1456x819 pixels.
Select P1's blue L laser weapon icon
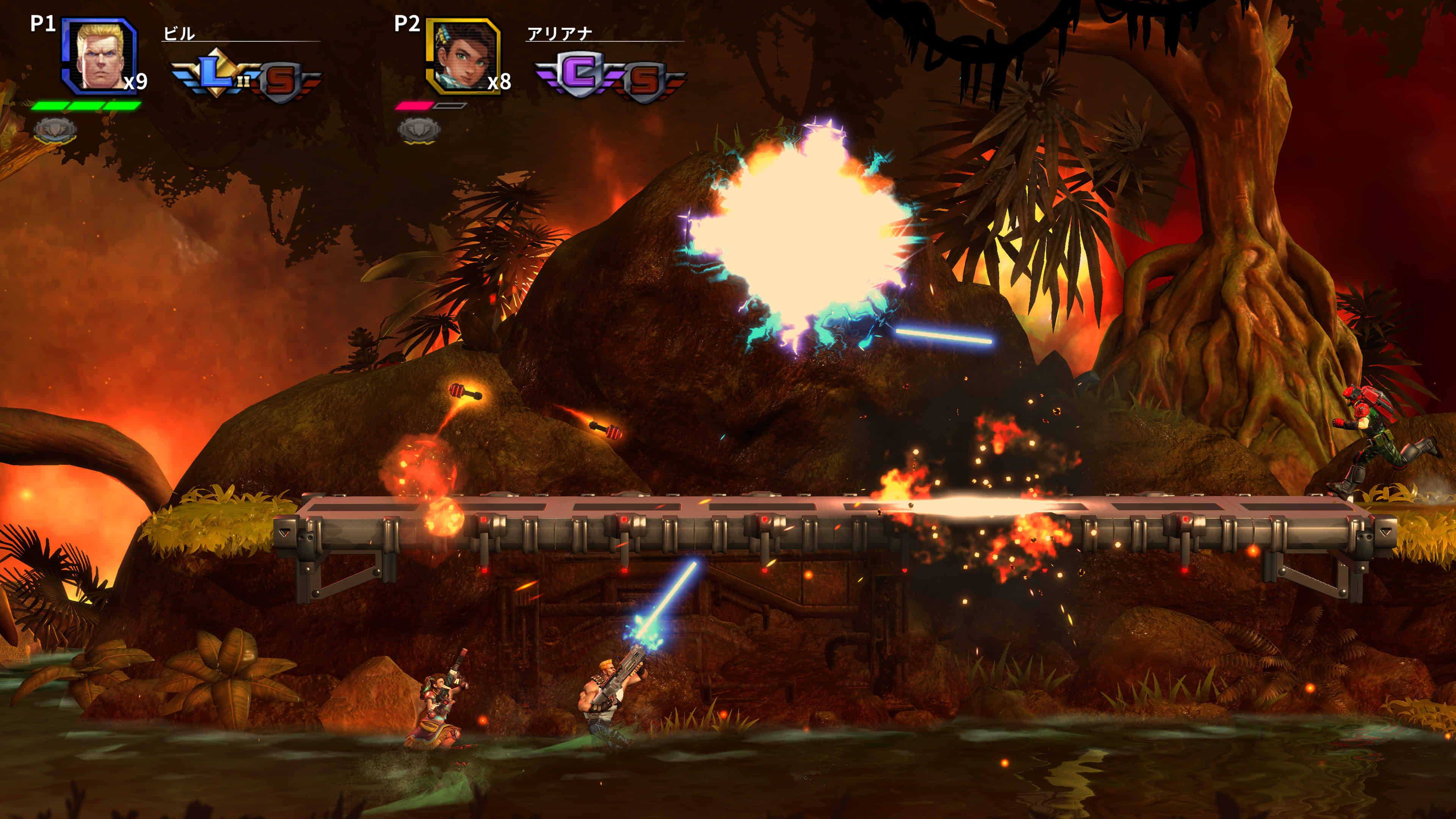click(x=215, y=74)
